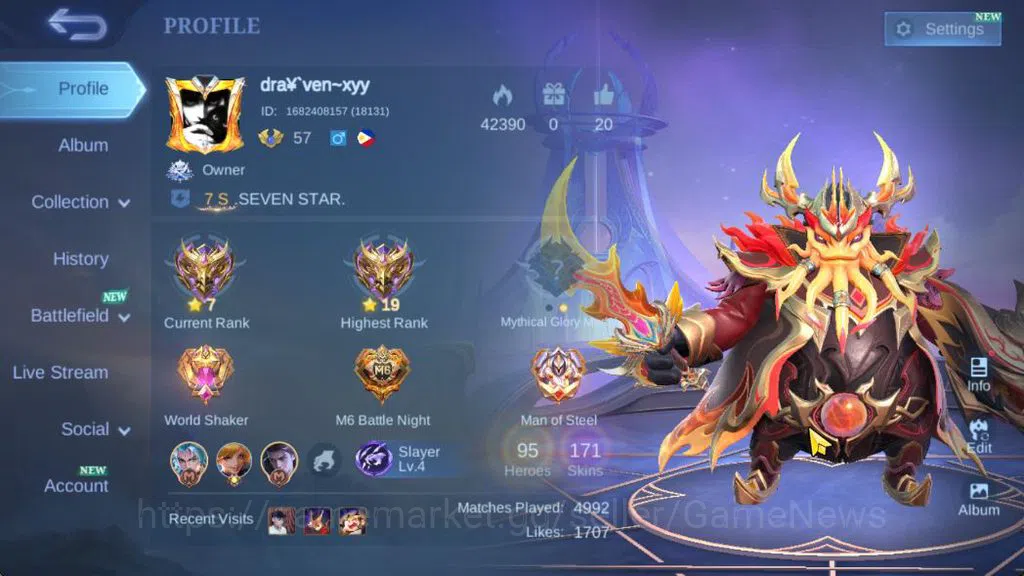
Task: Open the Live Stream tab
Action: [x=60, y=372]
